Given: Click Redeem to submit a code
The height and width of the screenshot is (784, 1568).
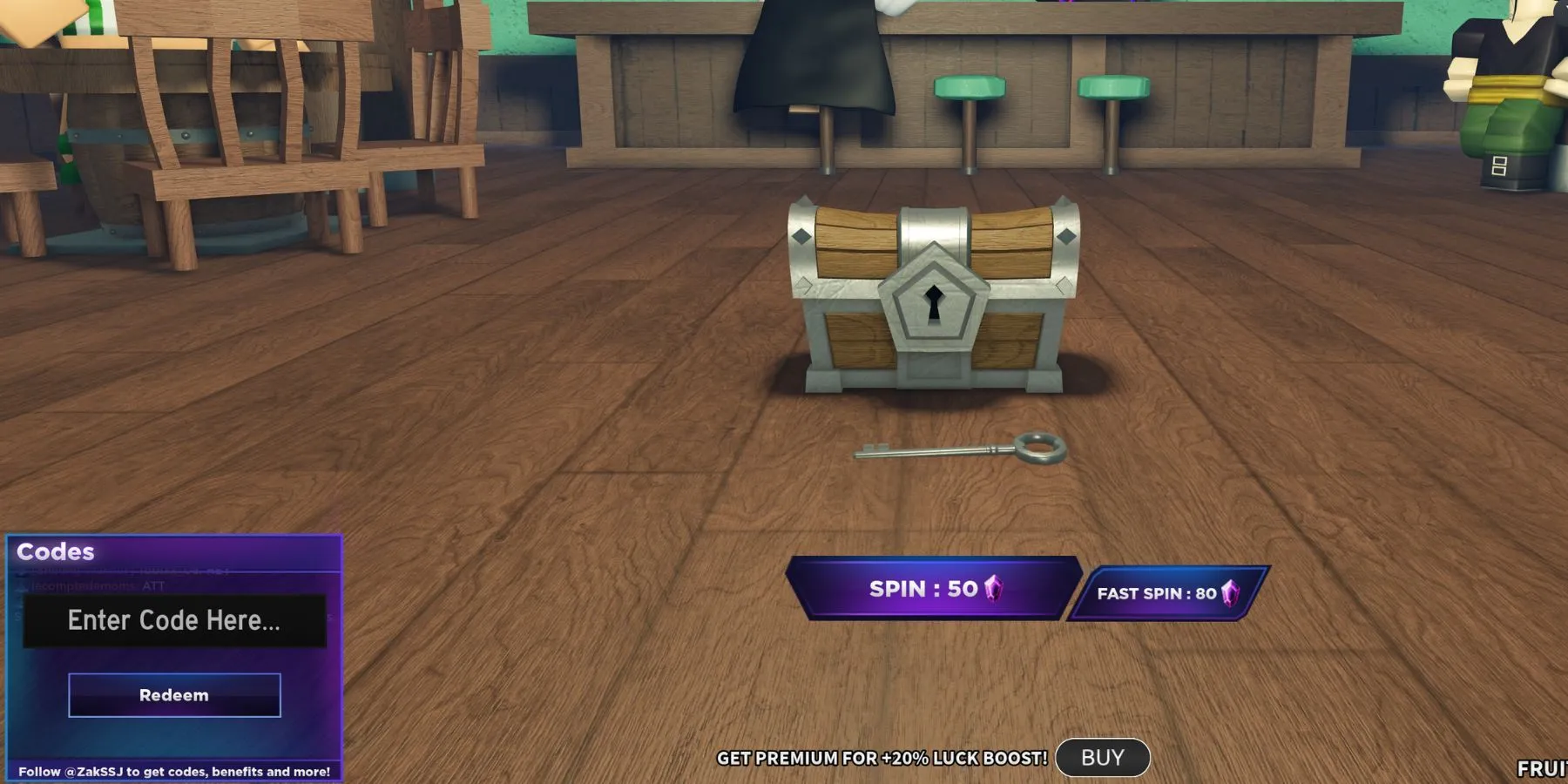Looking at the screenshot, I should (x=173, y=695).
